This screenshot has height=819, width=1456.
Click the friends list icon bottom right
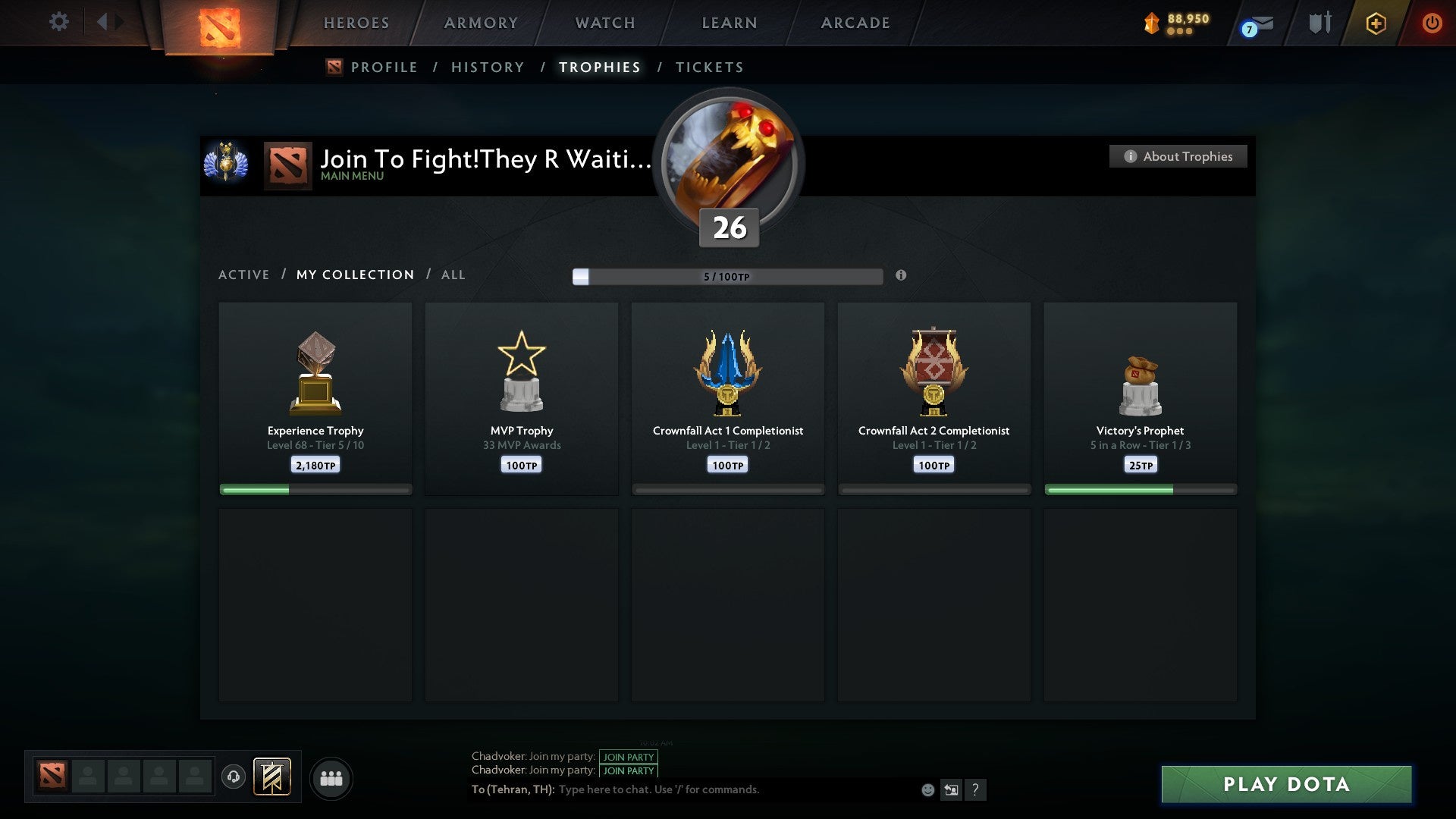tap(331, 778)
